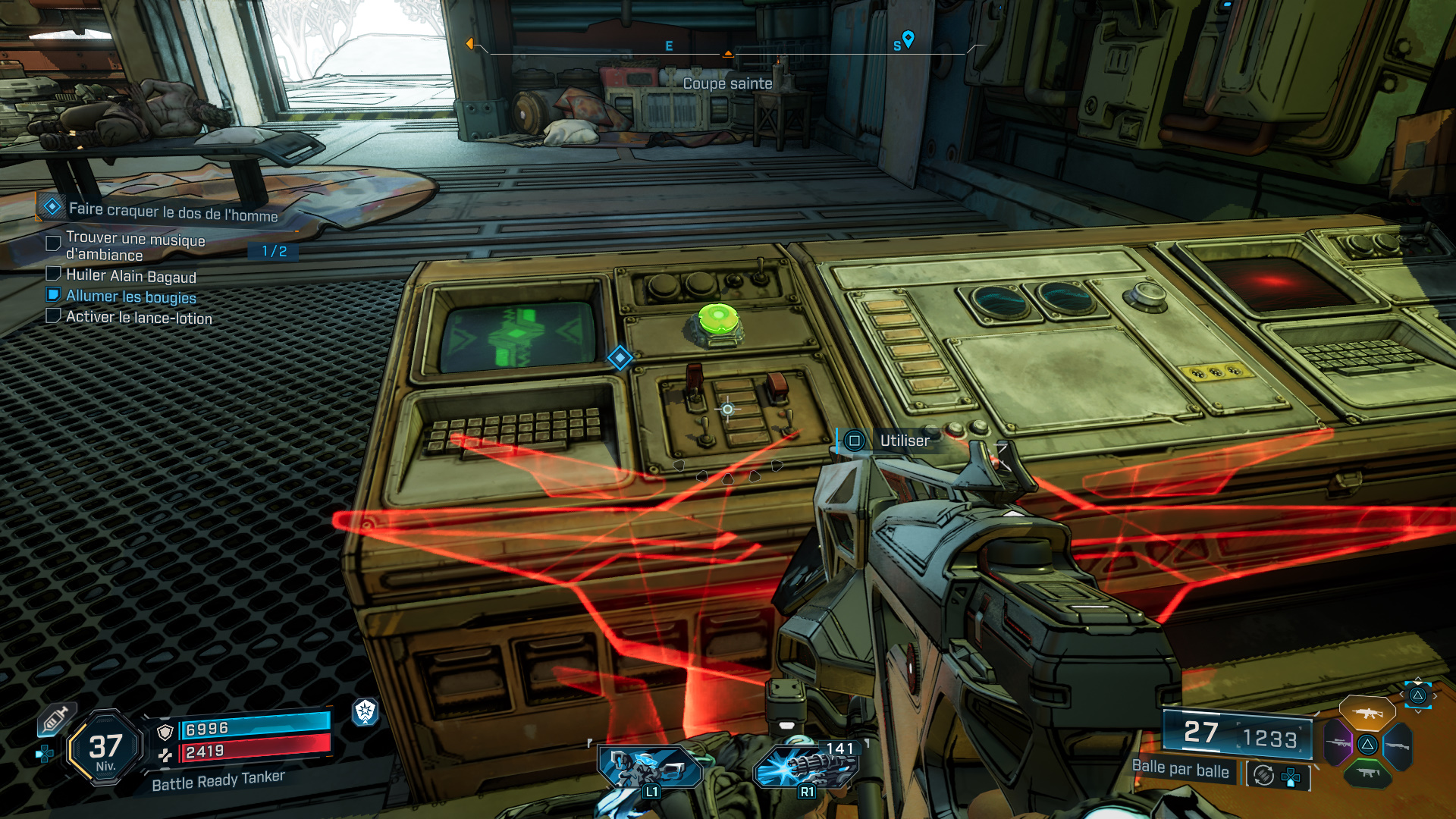Image resolution: width=1456 pixels, height=819 pixels.
Task: Switch to the purple sniper rifle slot
Action: point(1338,743)
